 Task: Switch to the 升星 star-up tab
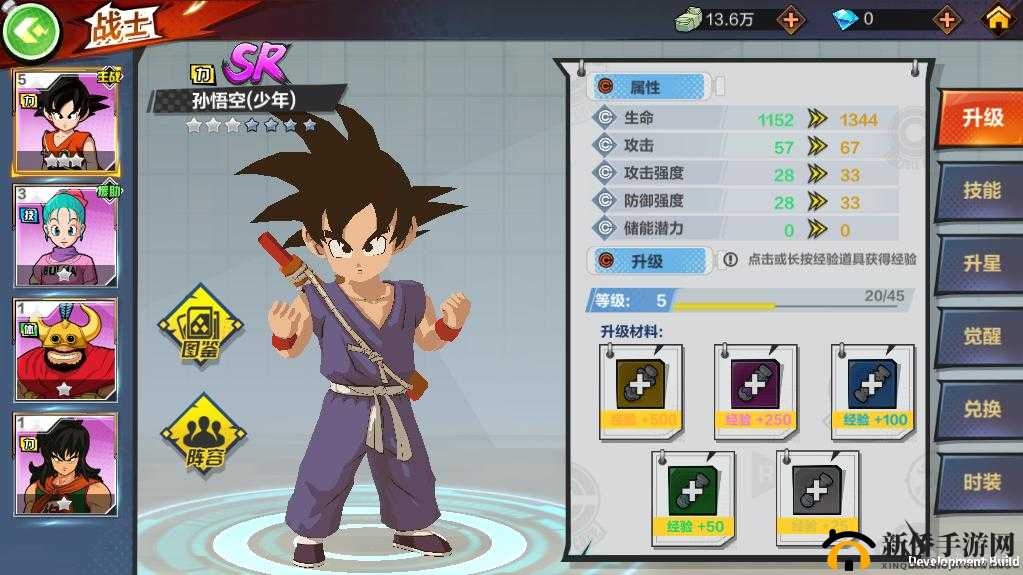pyautogui.click(x=981, y=264)
